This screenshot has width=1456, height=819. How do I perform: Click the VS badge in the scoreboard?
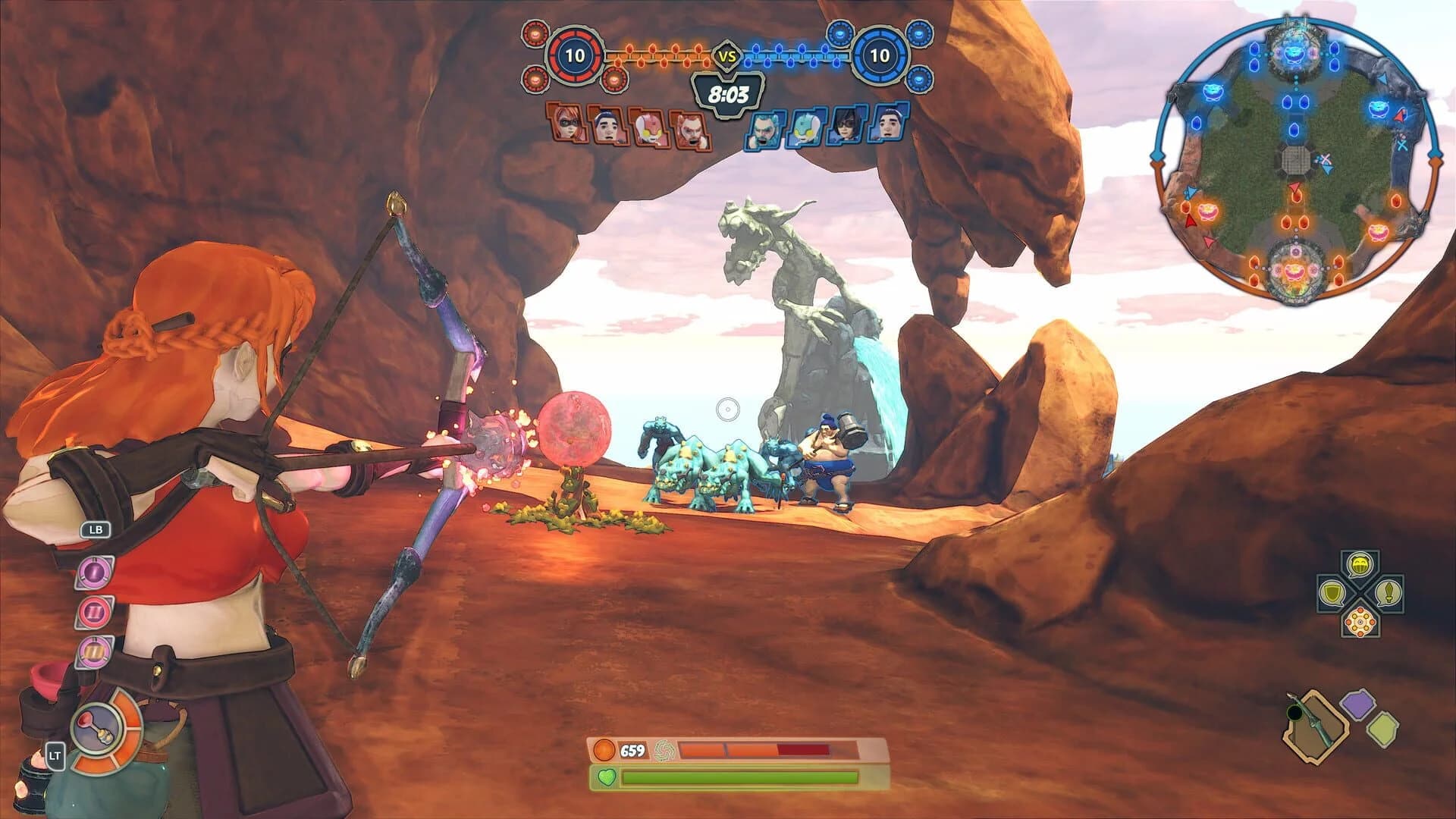pyautogui.click(x=726, y=55)
